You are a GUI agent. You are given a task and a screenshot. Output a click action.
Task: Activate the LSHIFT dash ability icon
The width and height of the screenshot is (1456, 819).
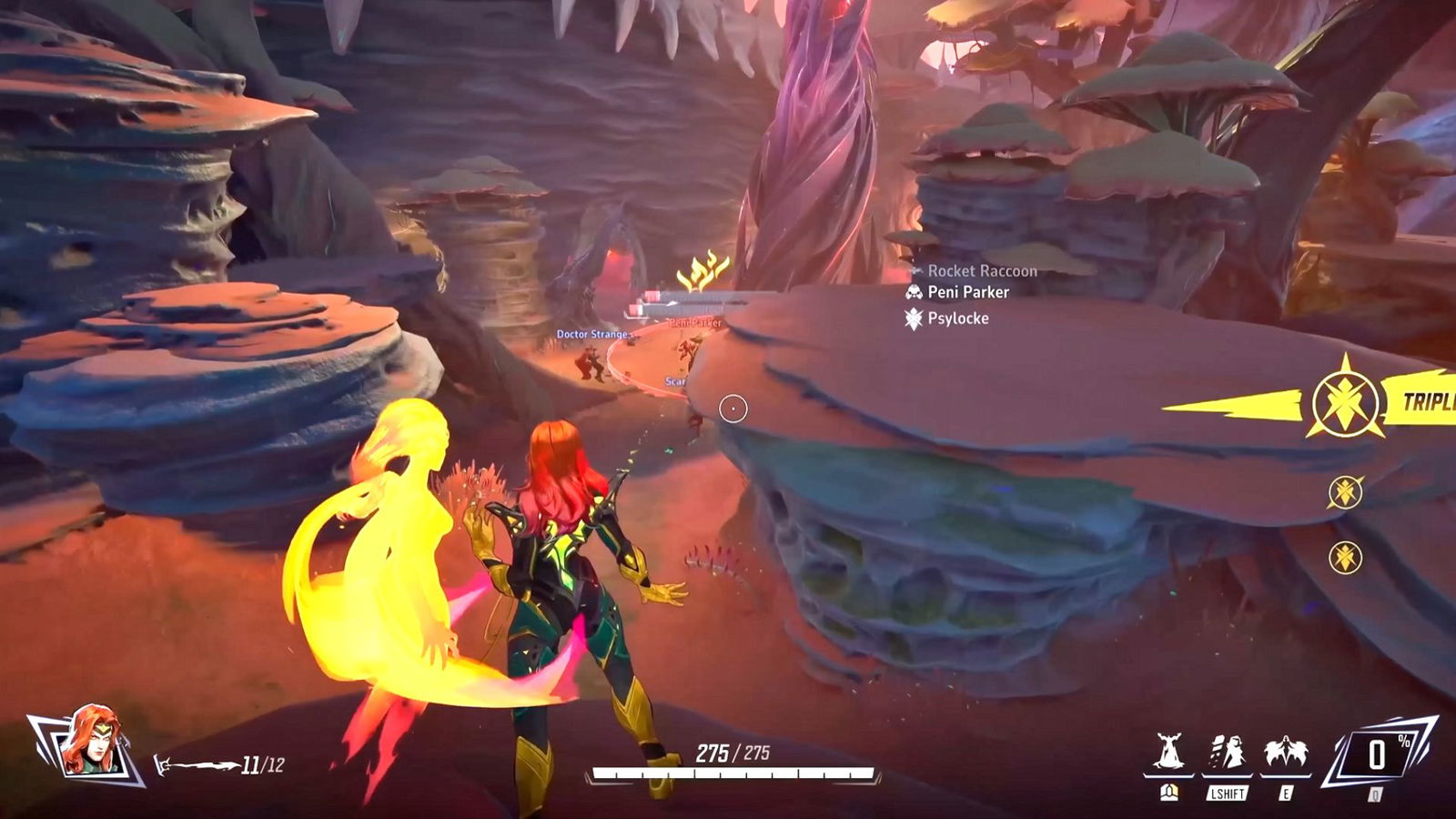[x=1227, y=755]
